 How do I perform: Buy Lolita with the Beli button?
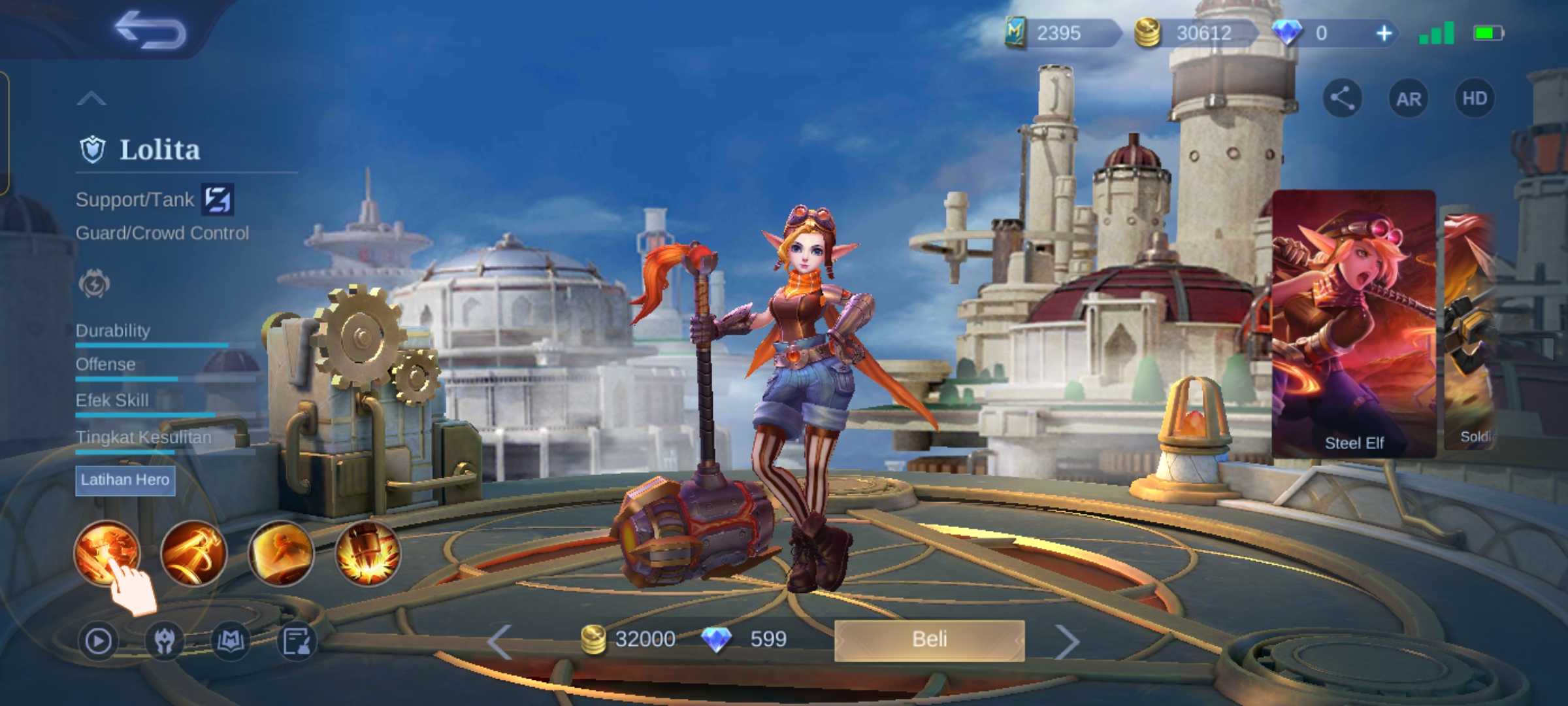pyautogui.click(x=929, y=639)
